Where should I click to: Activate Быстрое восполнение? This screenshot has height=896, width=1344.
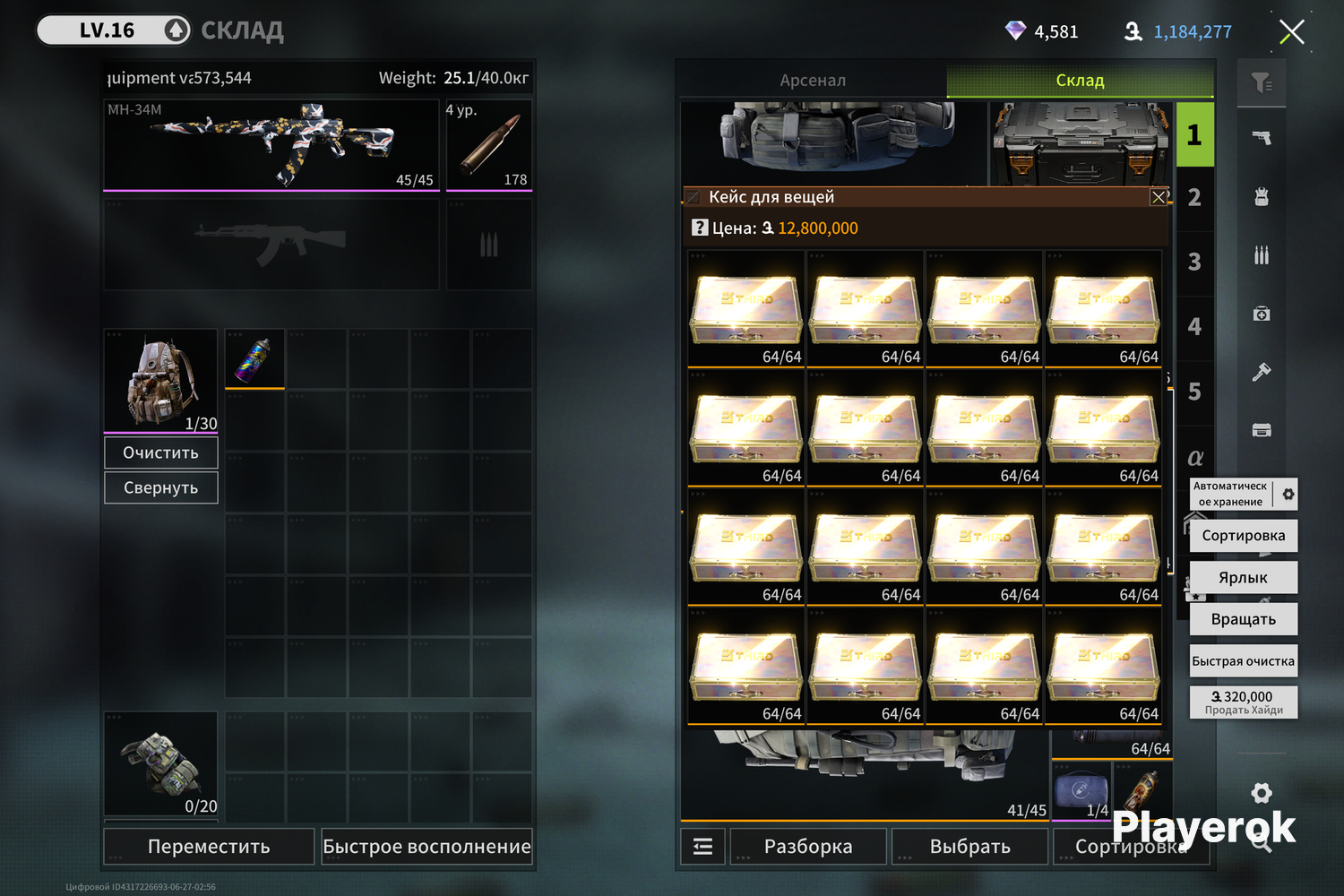coord(426,847)
